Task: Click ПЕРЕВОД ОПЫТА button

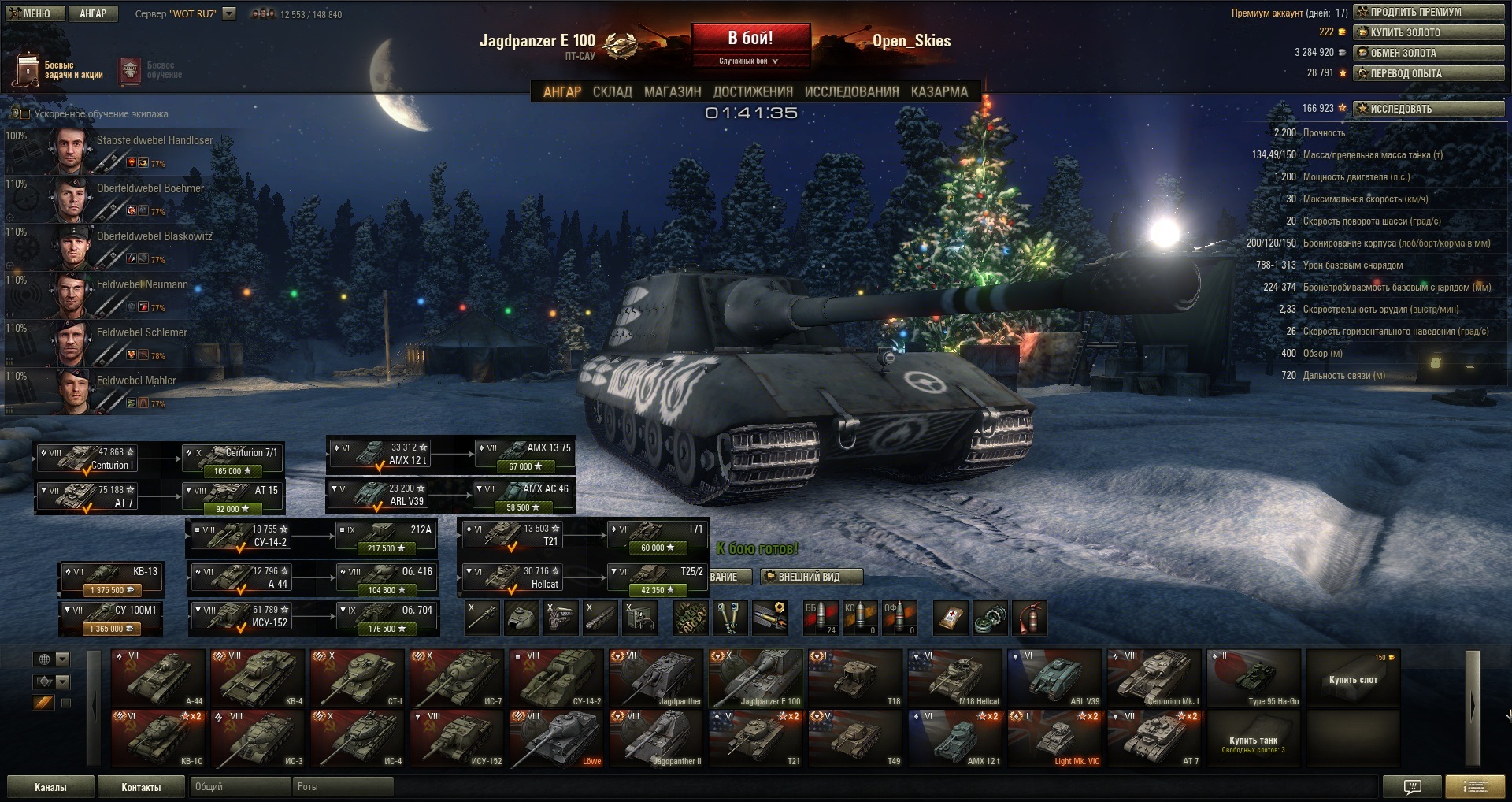Action: click(x=1428, y=74)
